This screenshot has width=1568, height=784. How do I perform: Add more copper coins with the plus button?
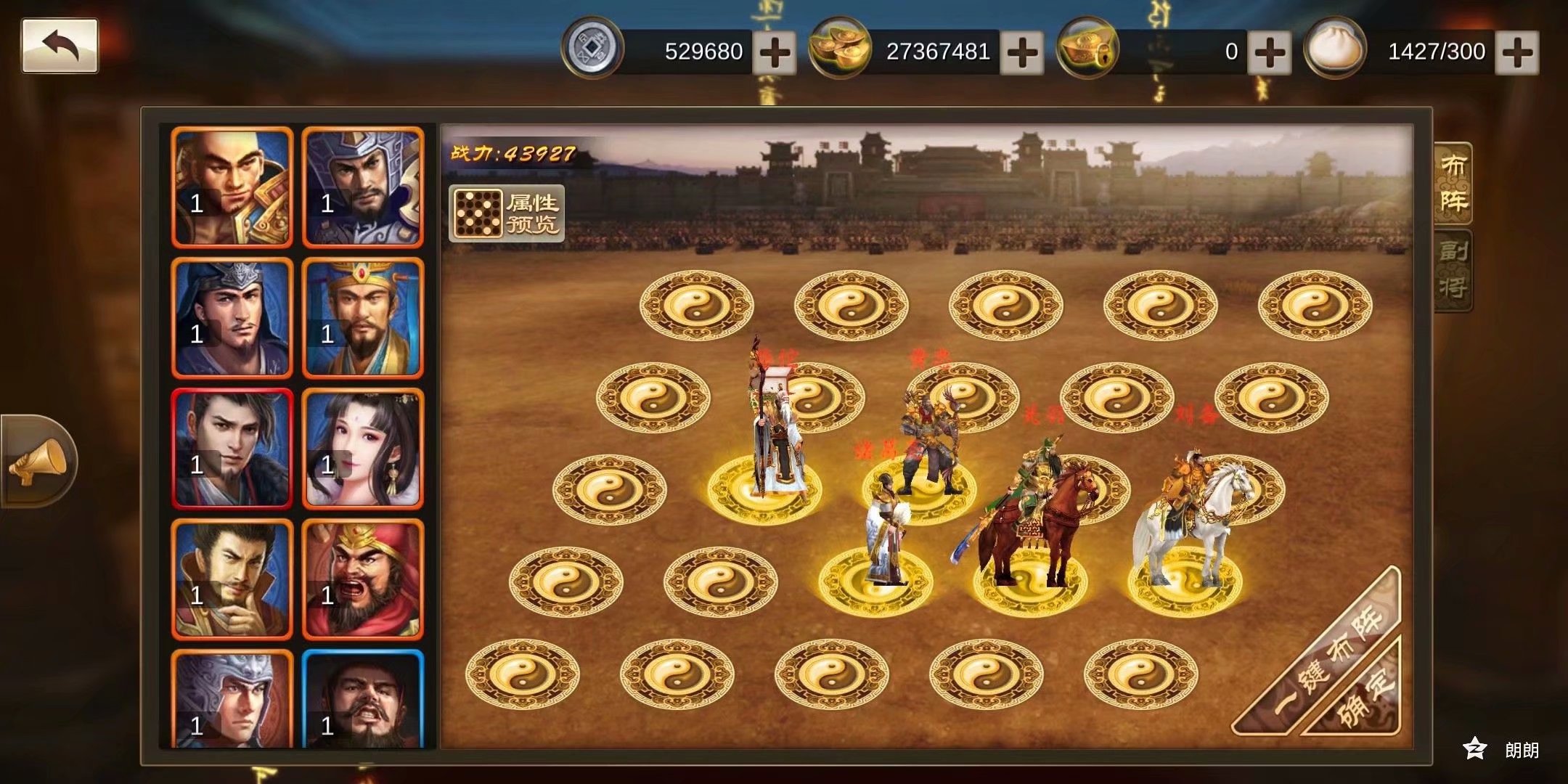click(774, 52)
